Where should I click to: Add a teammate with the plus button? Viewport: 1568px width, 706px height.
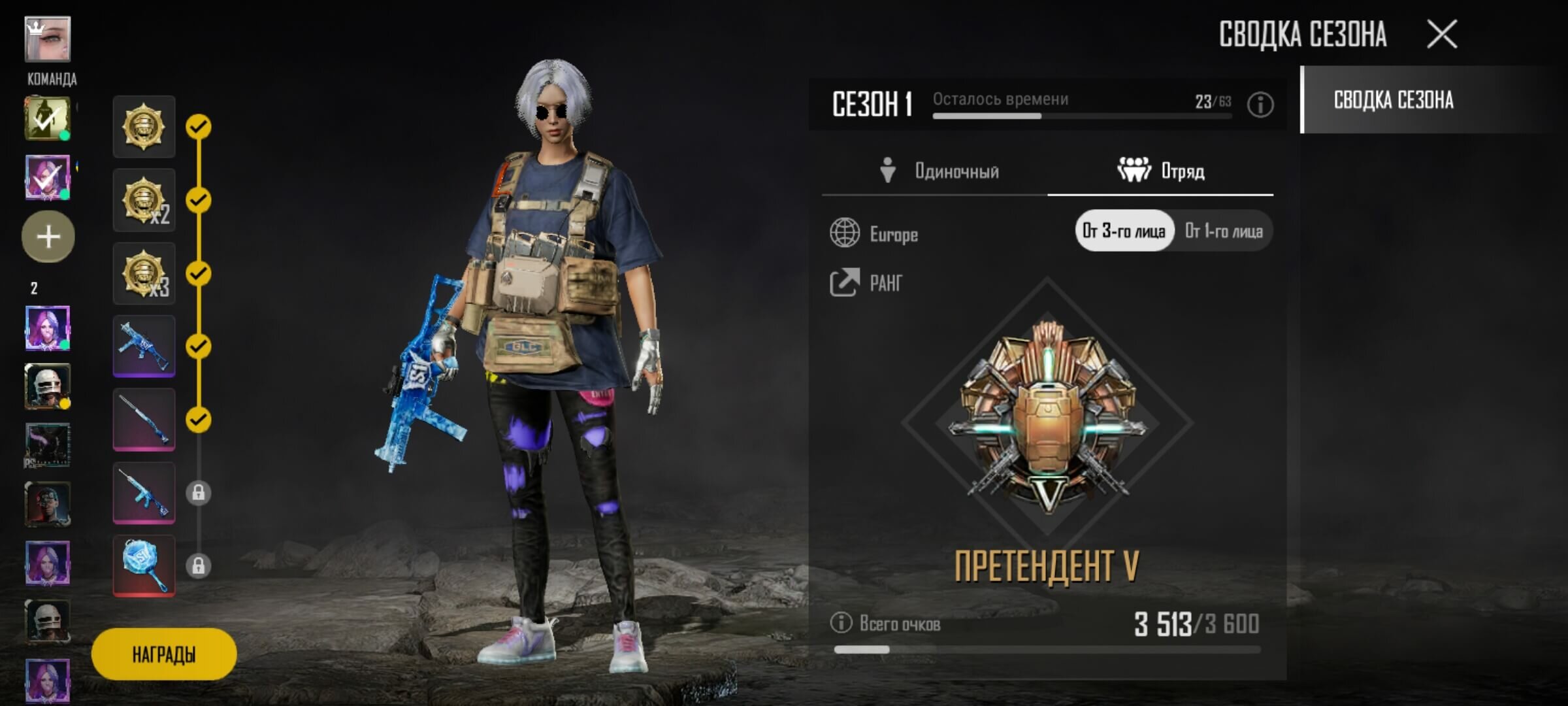(x=48, y=237)
